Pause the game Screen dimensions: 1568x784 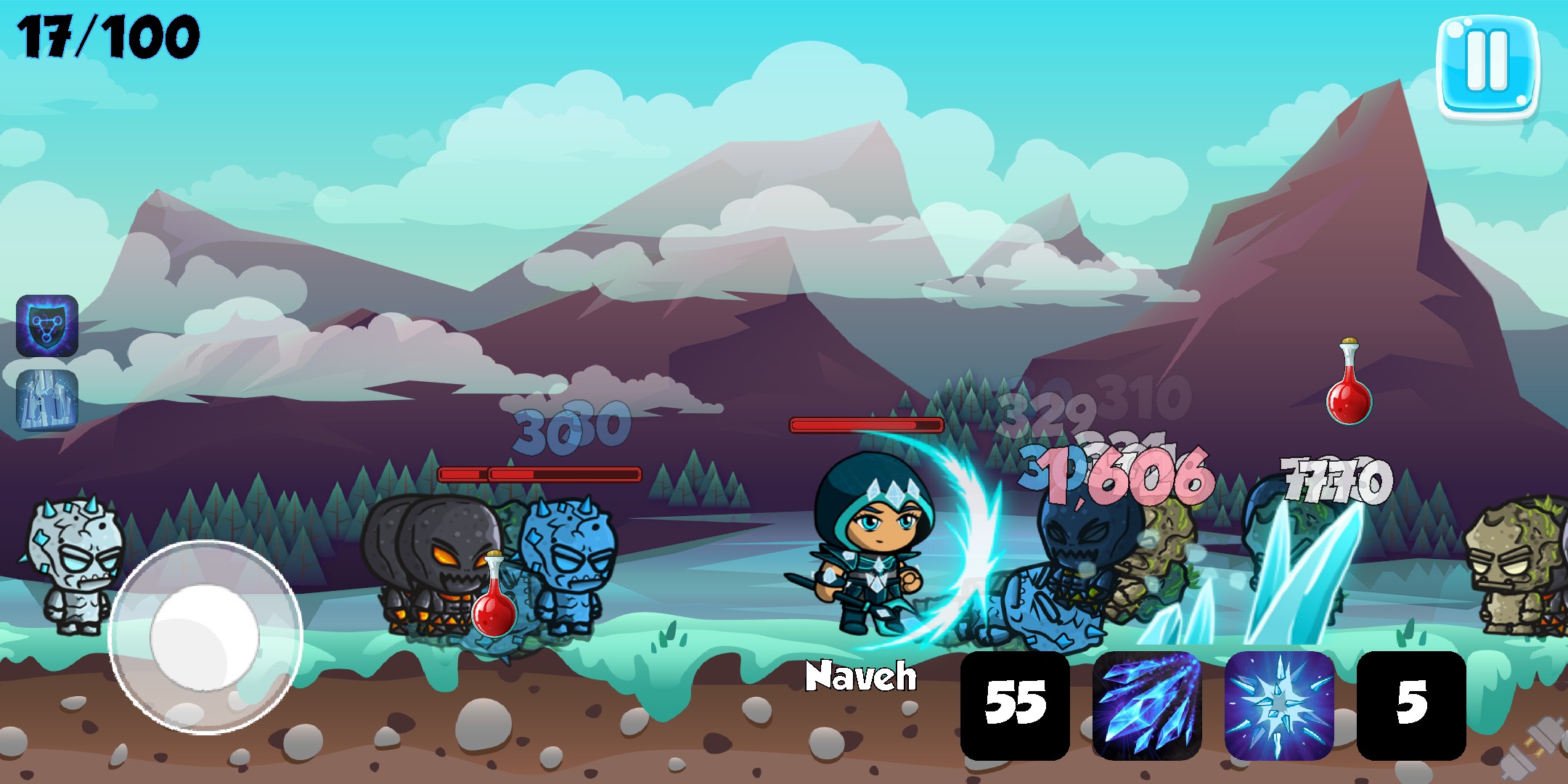click(1487, 67)
